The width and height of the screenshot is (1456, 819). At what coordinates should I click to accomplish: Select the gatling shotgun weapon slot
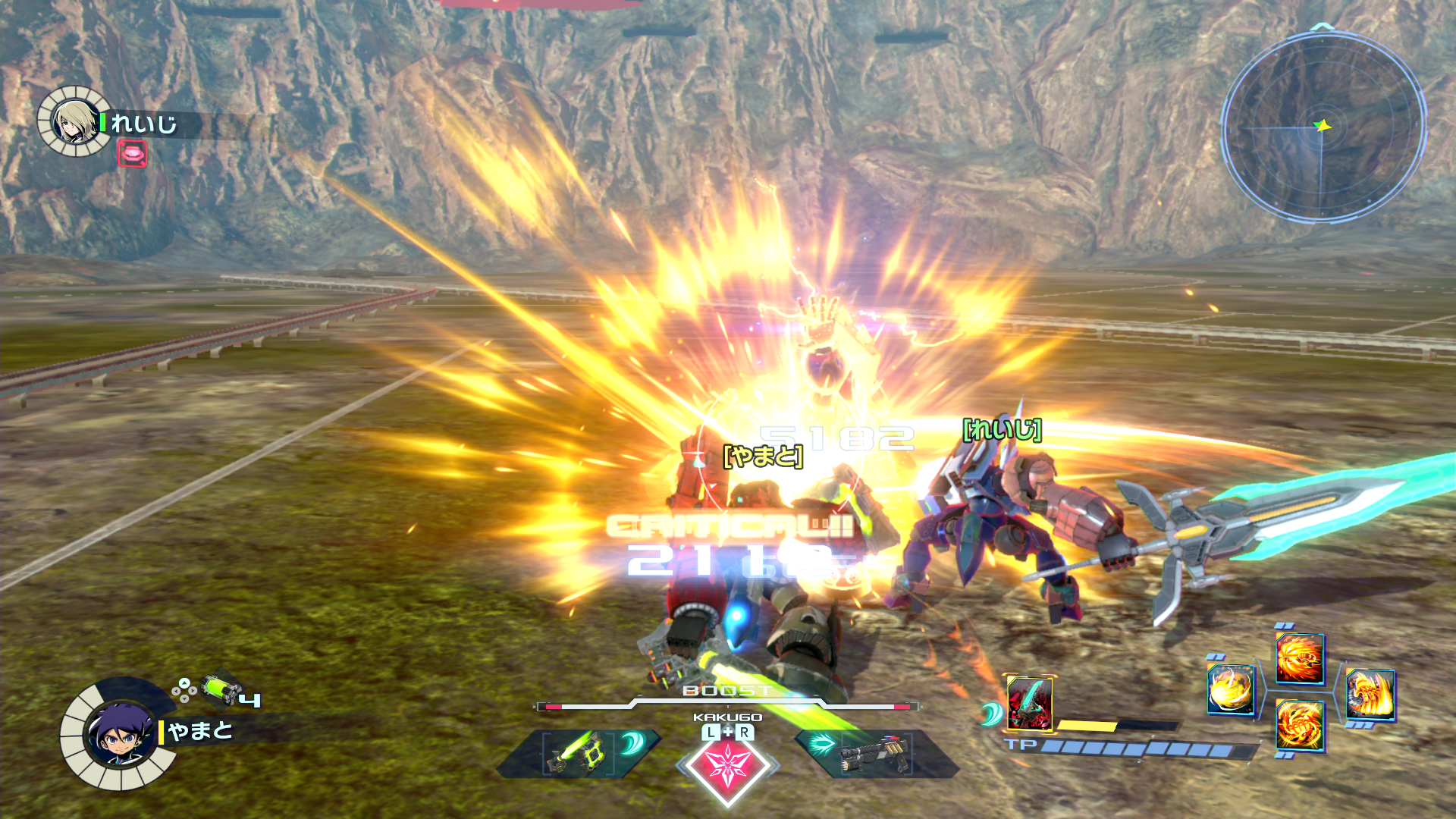(x=876, y=752)
